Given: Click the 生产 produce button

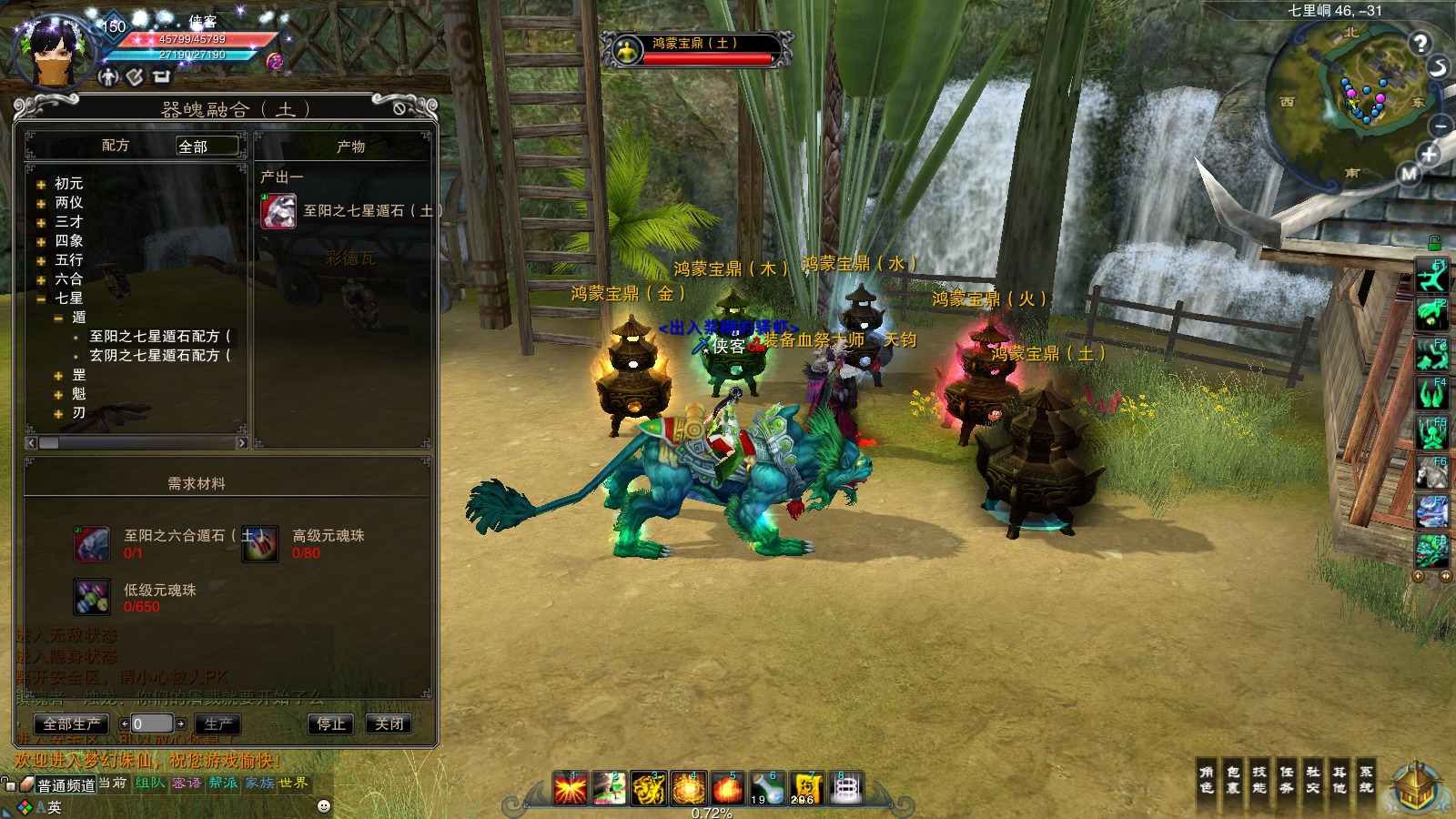Looking at the screenshot, I should [217, 724].
